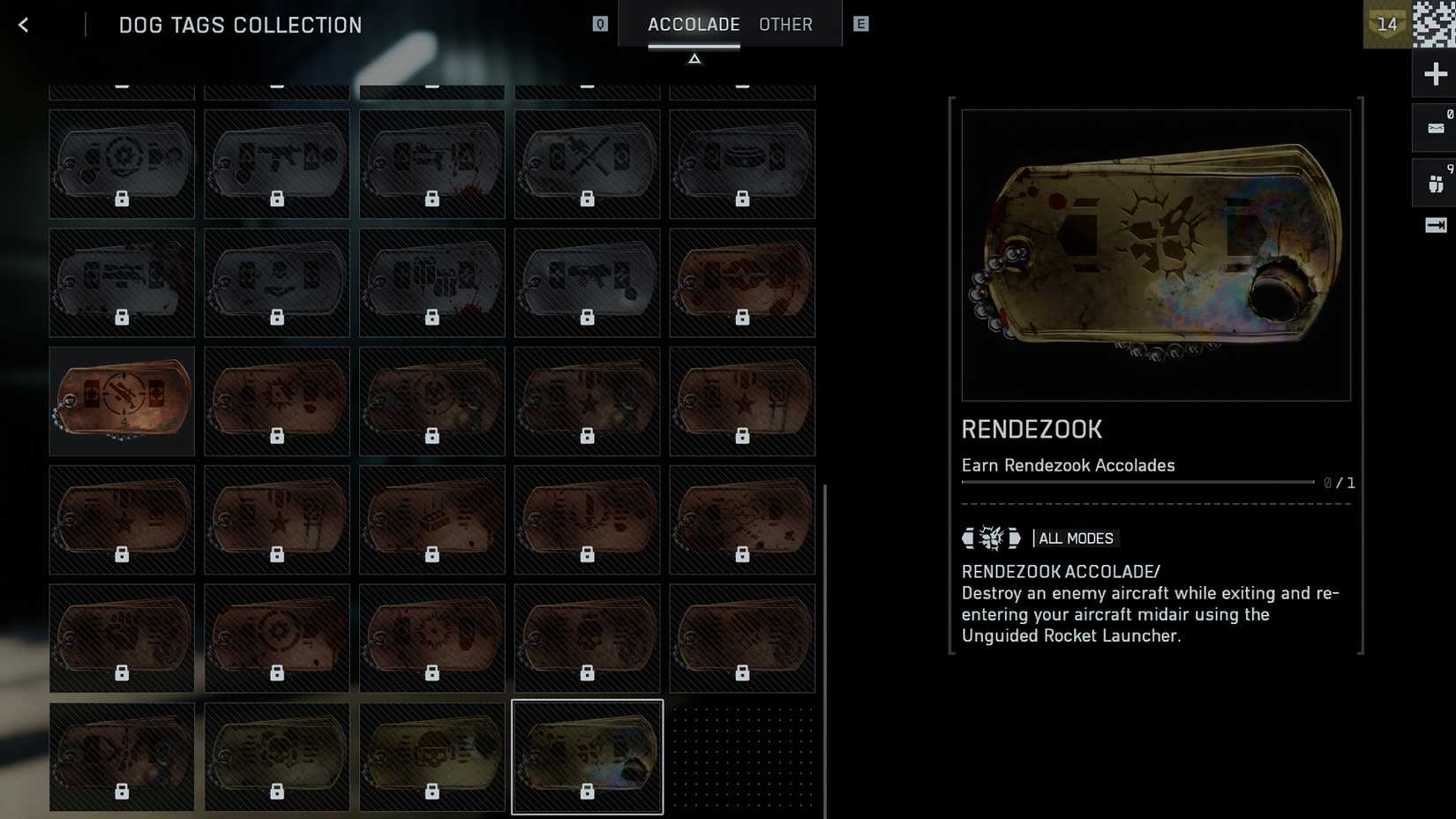Click the Q shortcut key indicator
Image resolution: width=1456 pixels, height=819 pixels.
coord(601,24)
